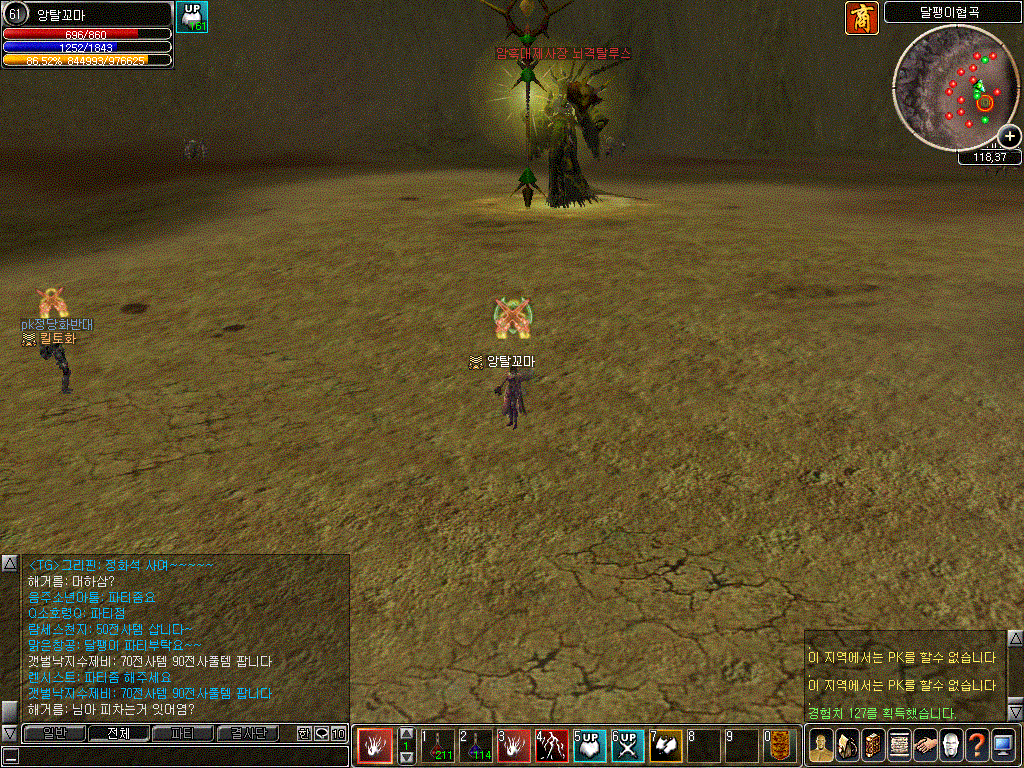This screenshot has width=1024, height=768.
Task: Activate the crossed swords UP buff in slot 6
Action: (x=628, y=747)
